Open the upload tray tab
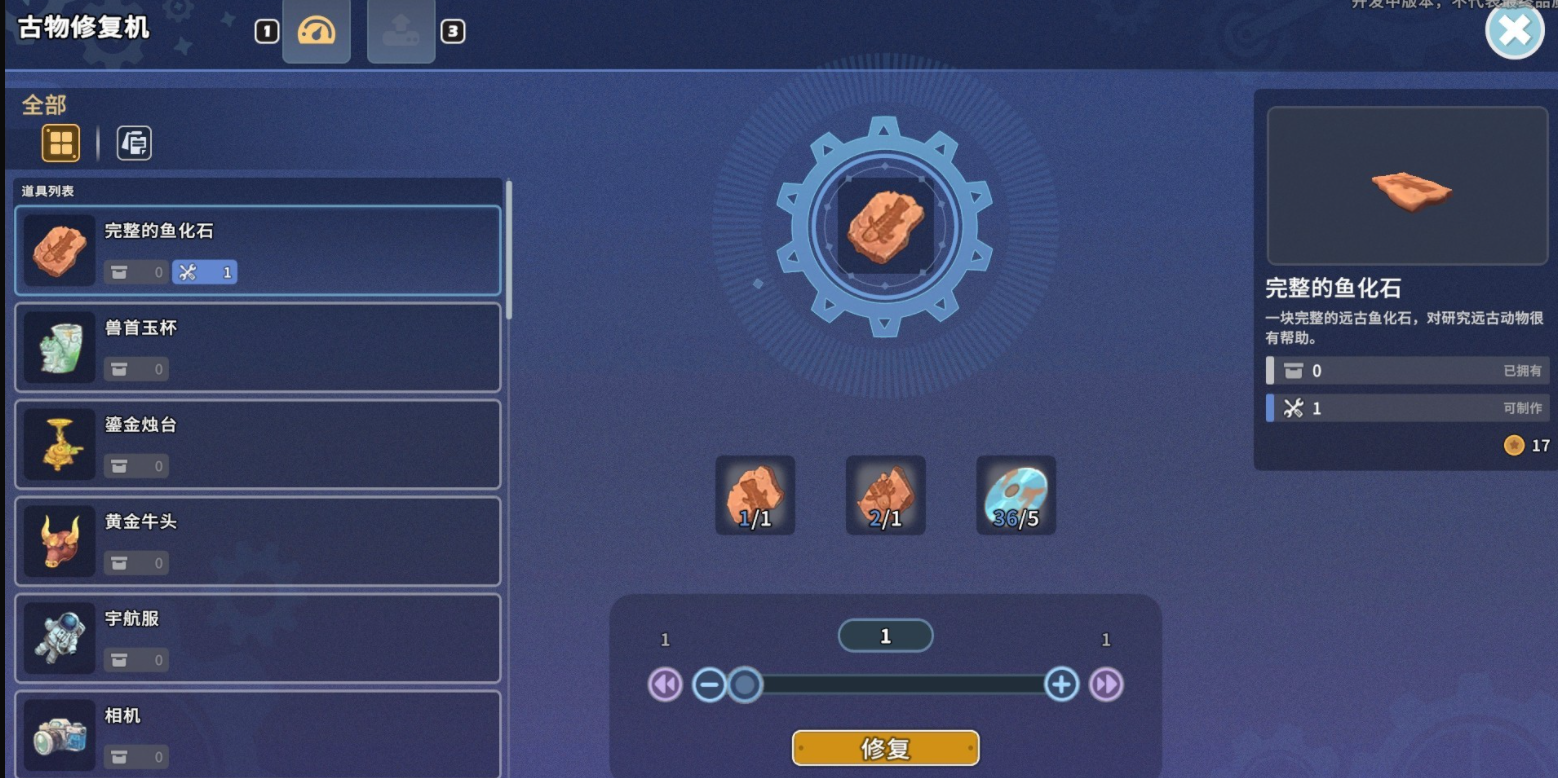The width and height of the screenshot is (1558, 778). pos(401,32)
